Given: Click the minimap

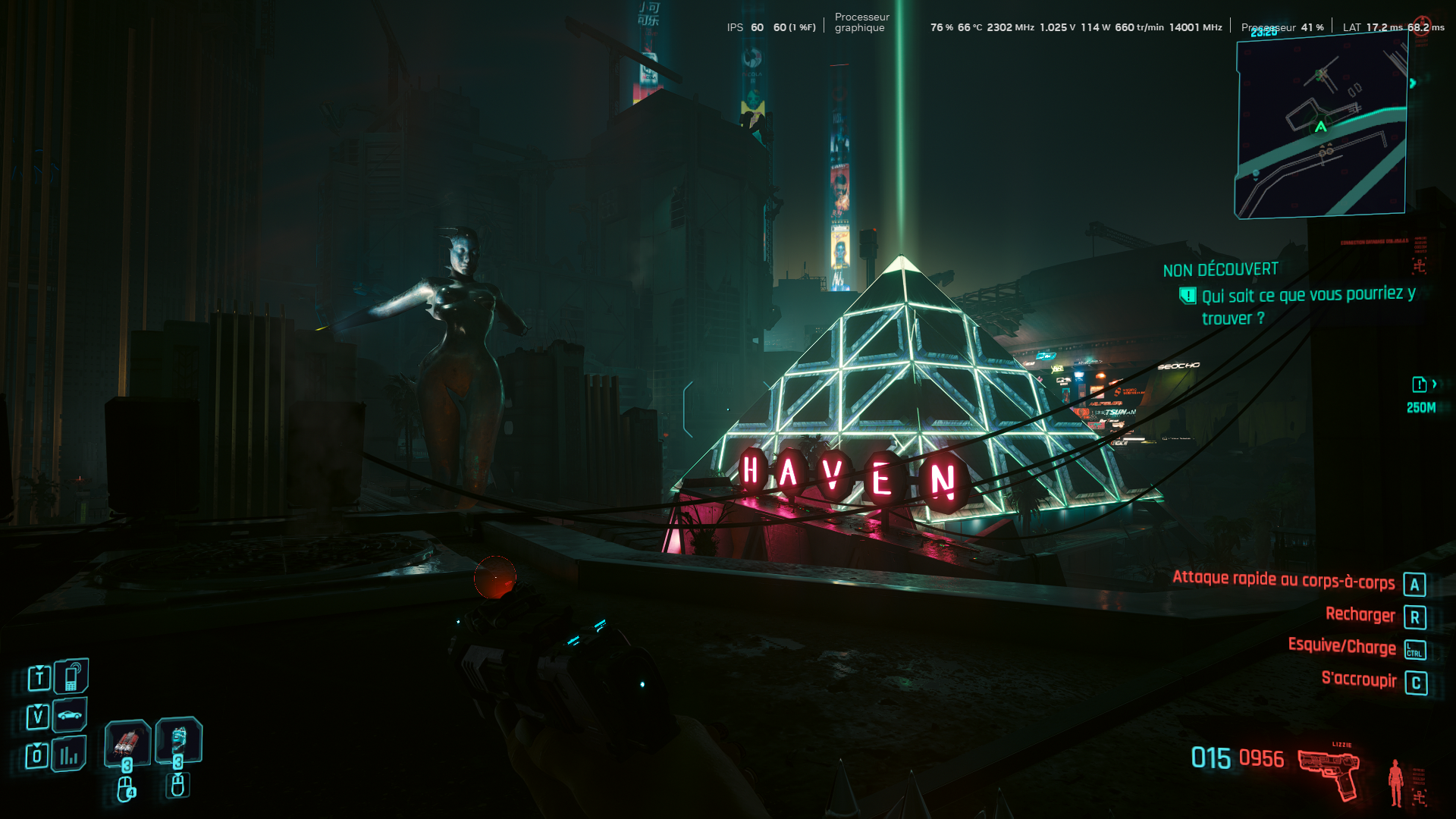Looking at the screenshot, I should point(1321,127).
